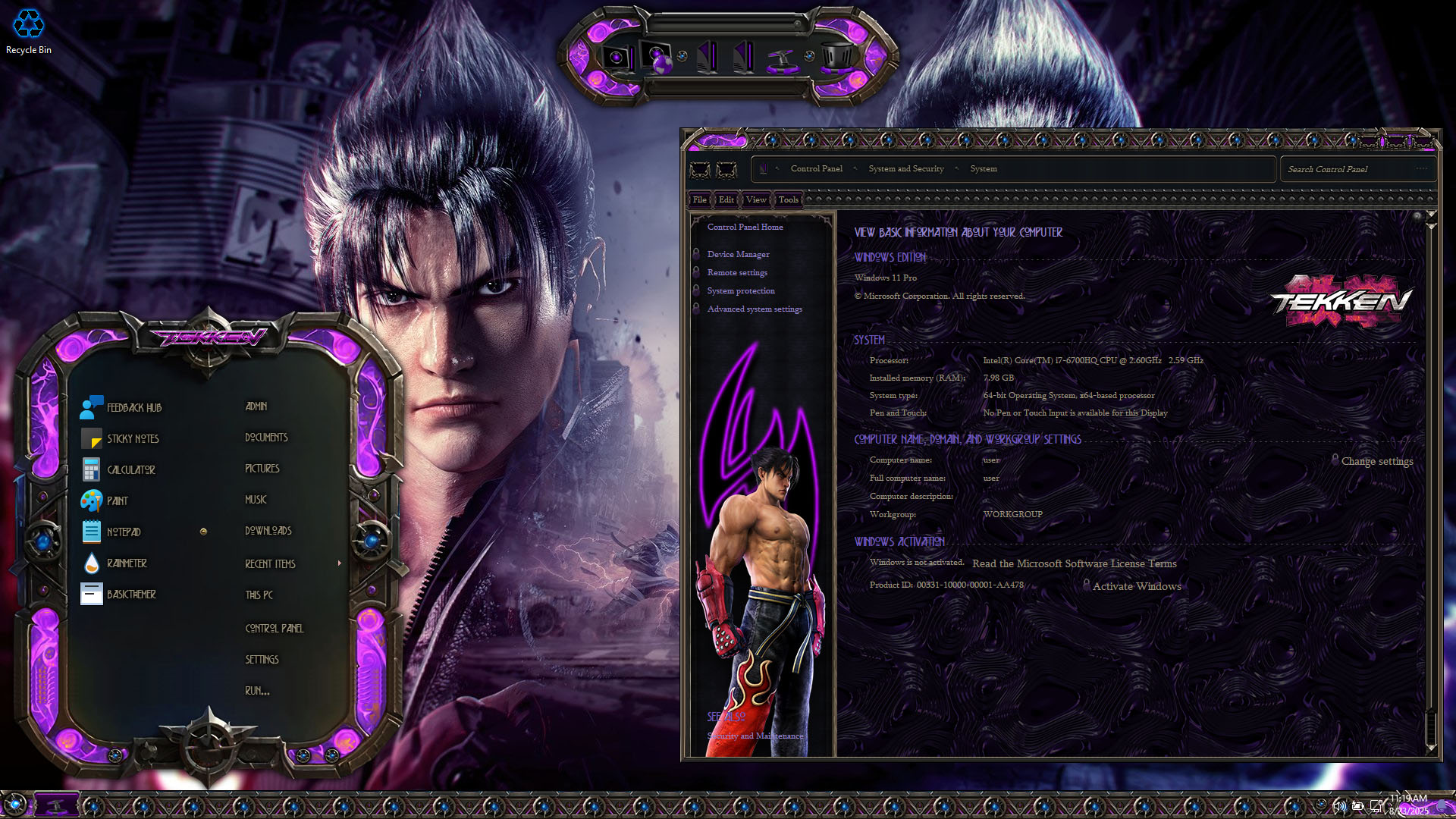Image resolution: width=1456 pixels, height=819 pixels.
Task: Click the Device Manager link
Action: (738, 255)
